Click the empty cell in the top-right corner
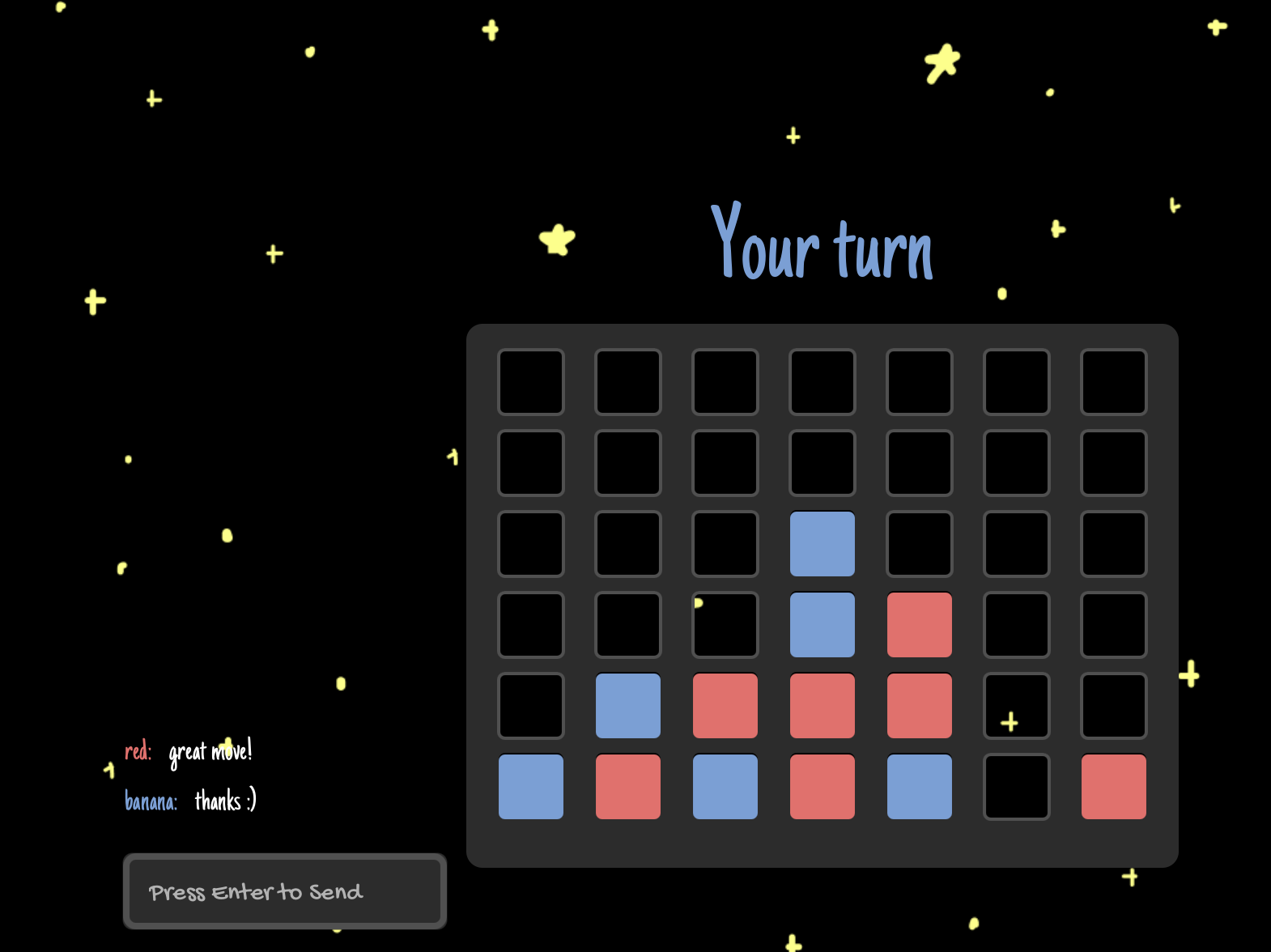The height and width of the screenshot is (952, 1271). [1113, 382]
